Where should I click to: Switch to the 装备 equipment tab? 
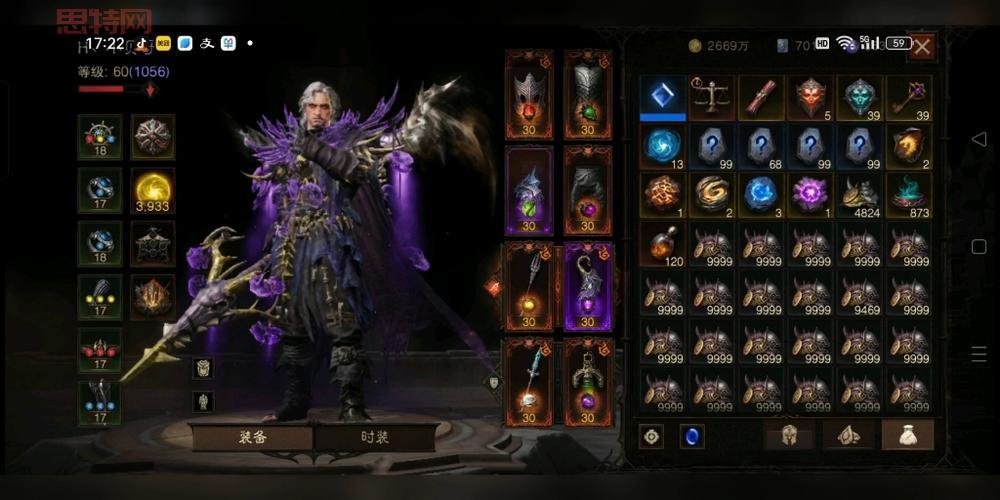251,437
